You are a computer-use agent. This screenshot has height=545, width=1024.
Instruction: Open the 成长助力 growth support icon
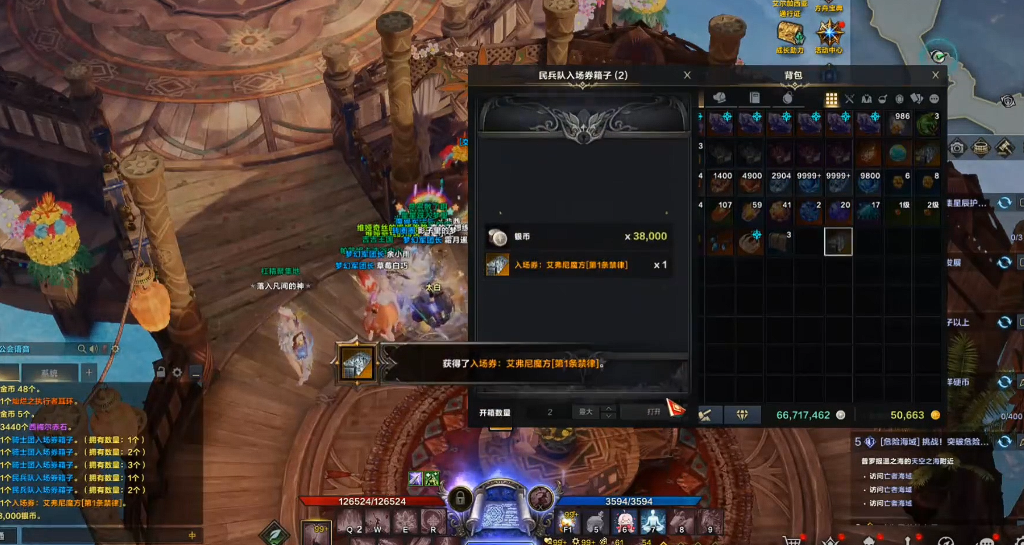pos(790,36)
